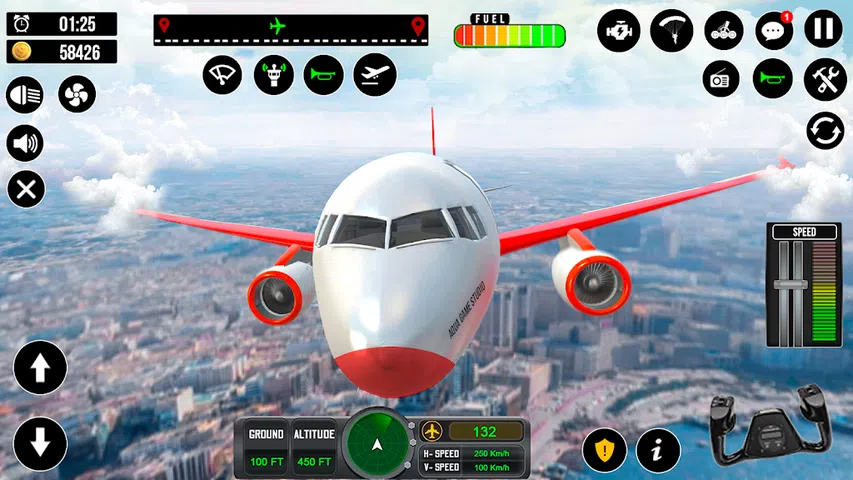Open the hammer and wrench repair tools
This screenshot has height=480, width=853.
click(825, 78)
